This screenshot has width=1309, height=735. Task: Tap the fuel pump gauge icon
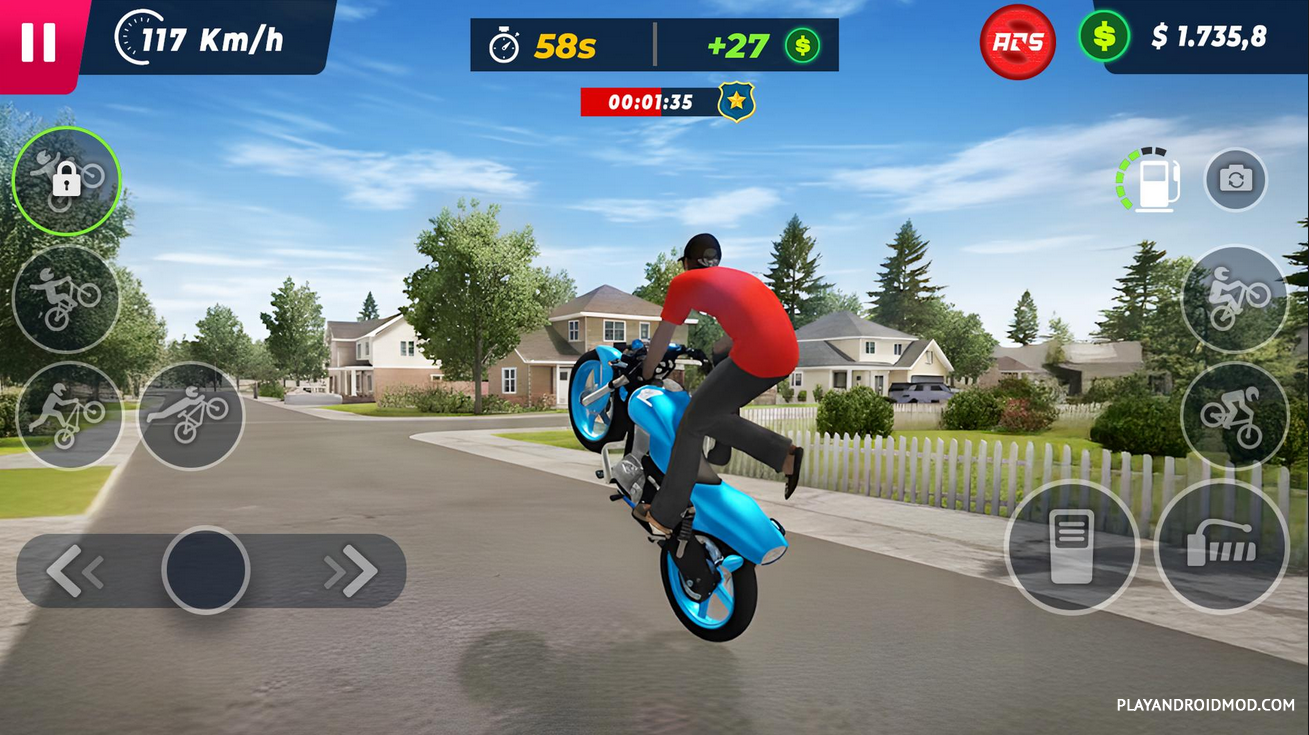(1152, 180)
